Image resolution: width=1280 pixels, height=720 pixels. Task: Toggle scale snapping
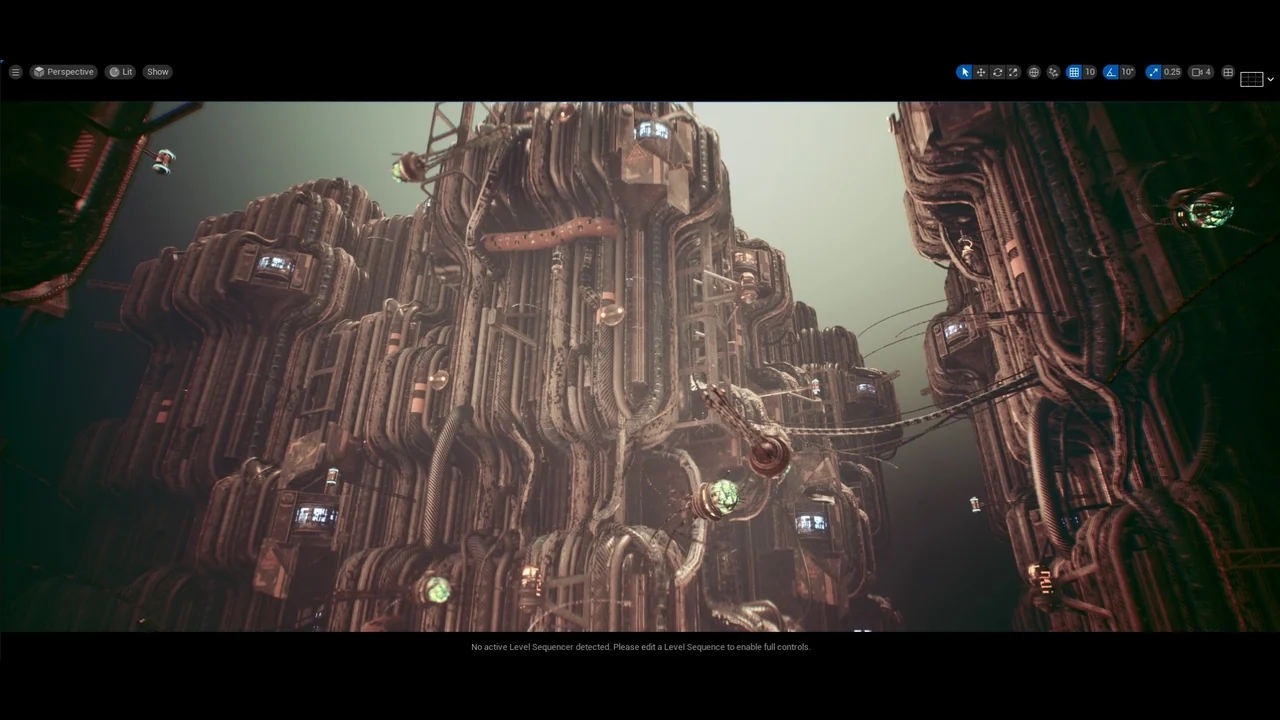[x=1153, y=71]
